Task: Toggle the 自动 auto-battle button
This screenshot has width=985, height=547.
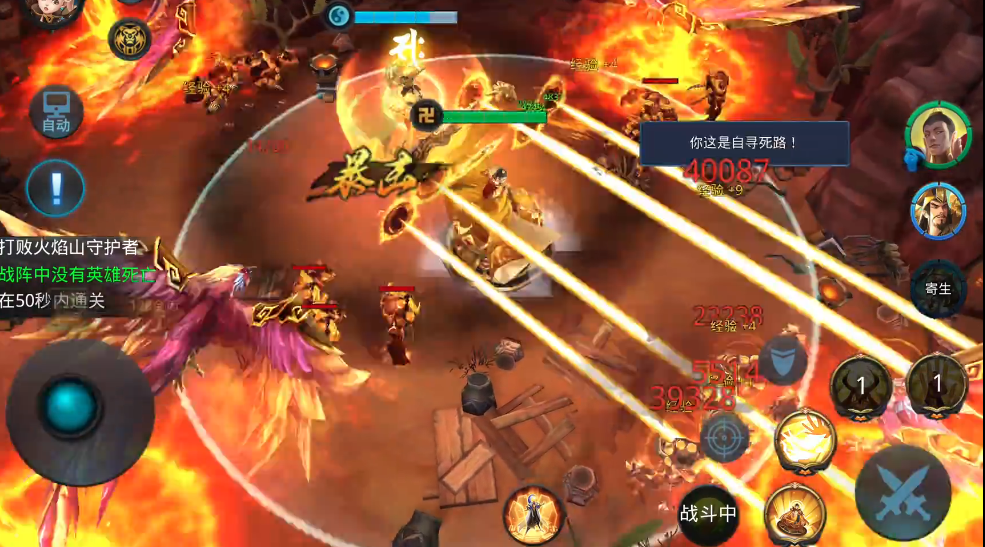Action: [55, 112]
